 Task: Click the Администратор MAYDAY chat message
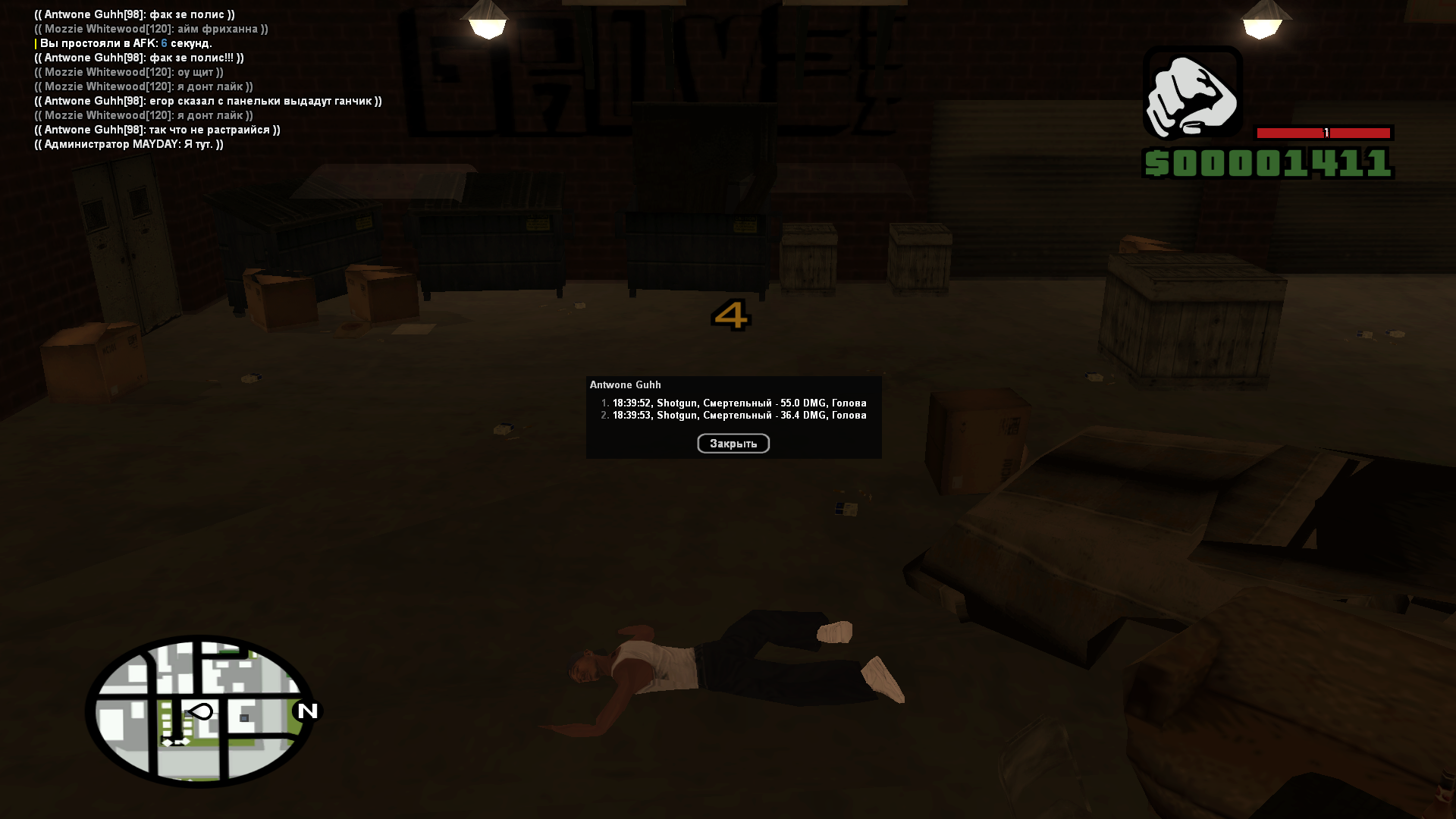coord(129,144)
